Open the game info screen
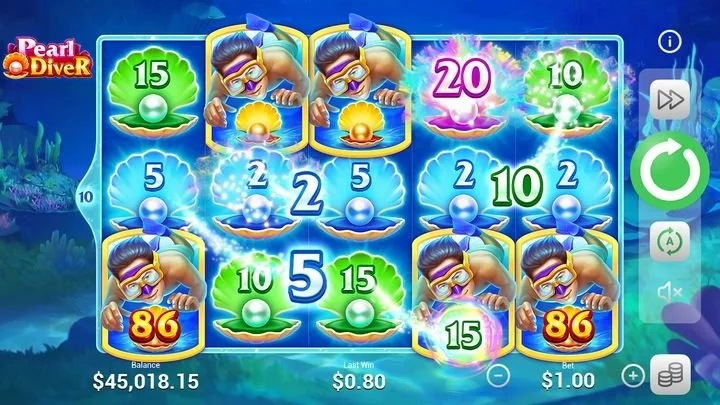 [669, 42]
